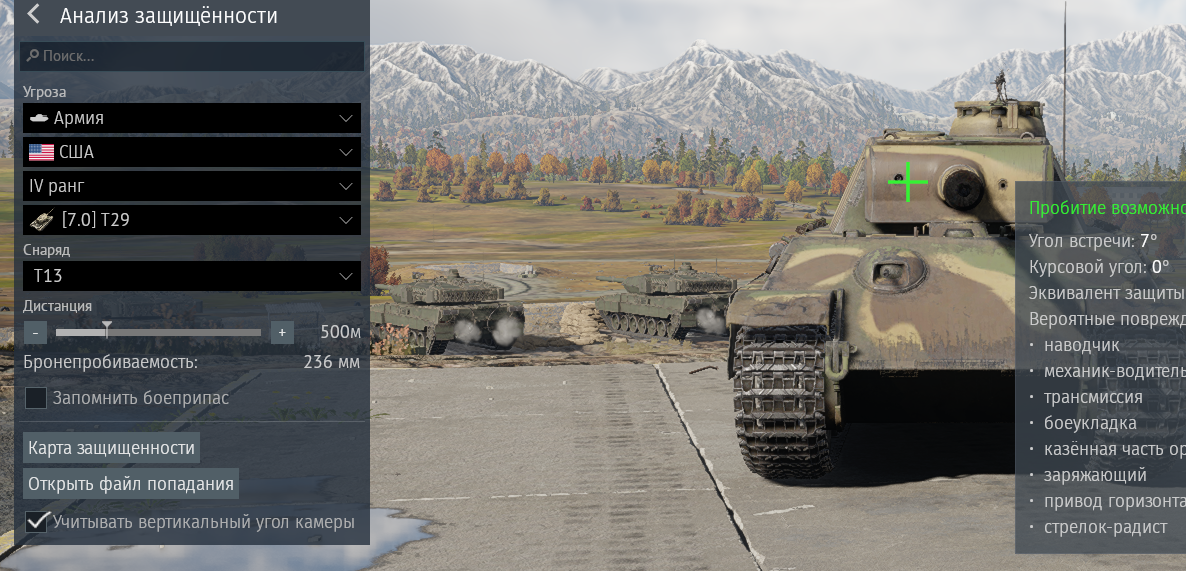Expand the IV ранг rank dropdown

pos(191,186)
